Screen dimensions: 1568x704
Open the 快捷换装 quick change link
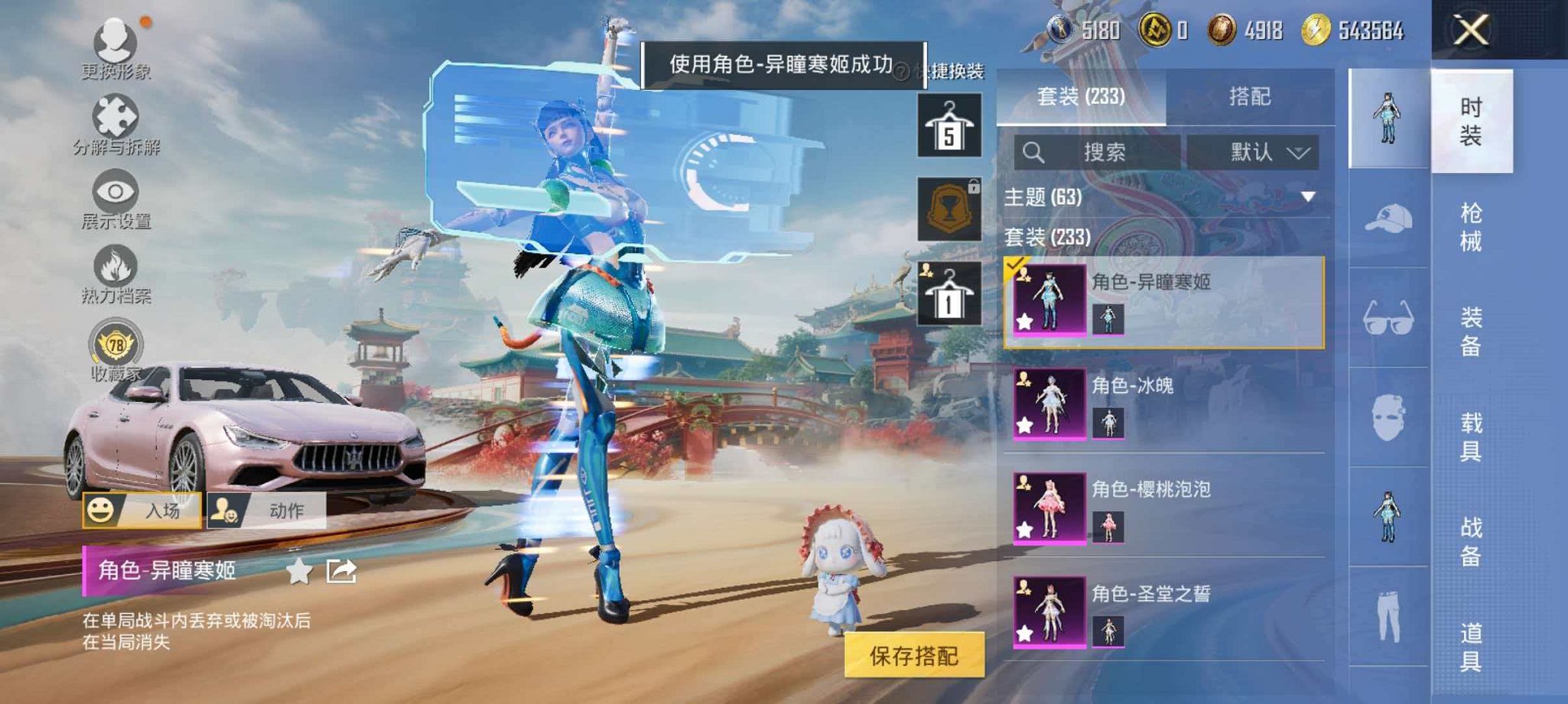point(956,71)
